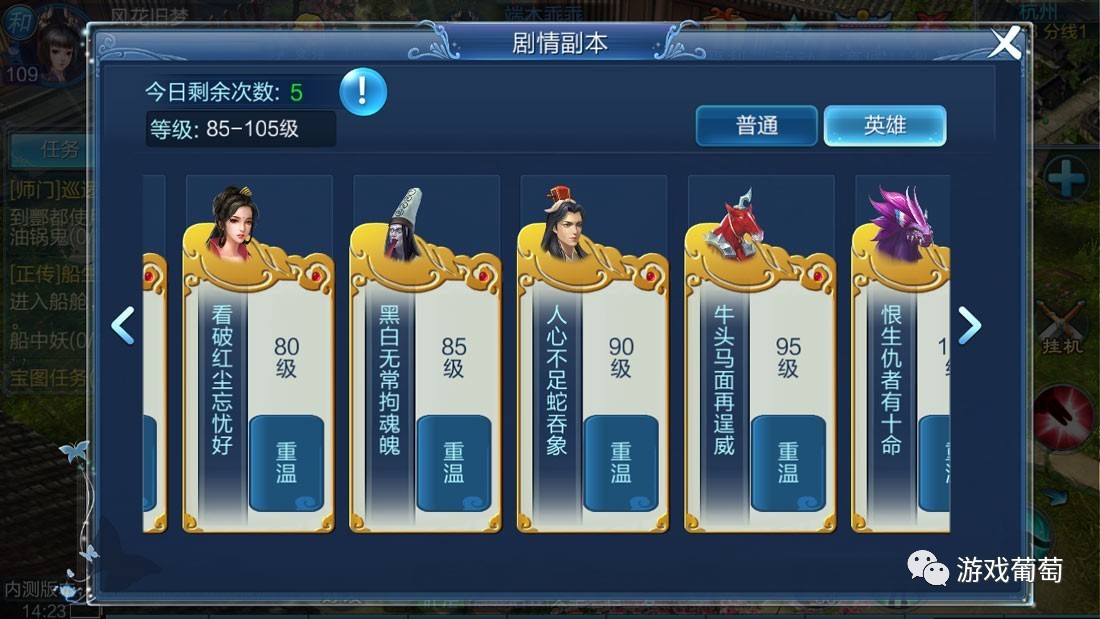The height and width of the screenshot is (619, 1100).
Task: Choose the 人心不足蛇吞象 man portrait
Action: point(563,224)
